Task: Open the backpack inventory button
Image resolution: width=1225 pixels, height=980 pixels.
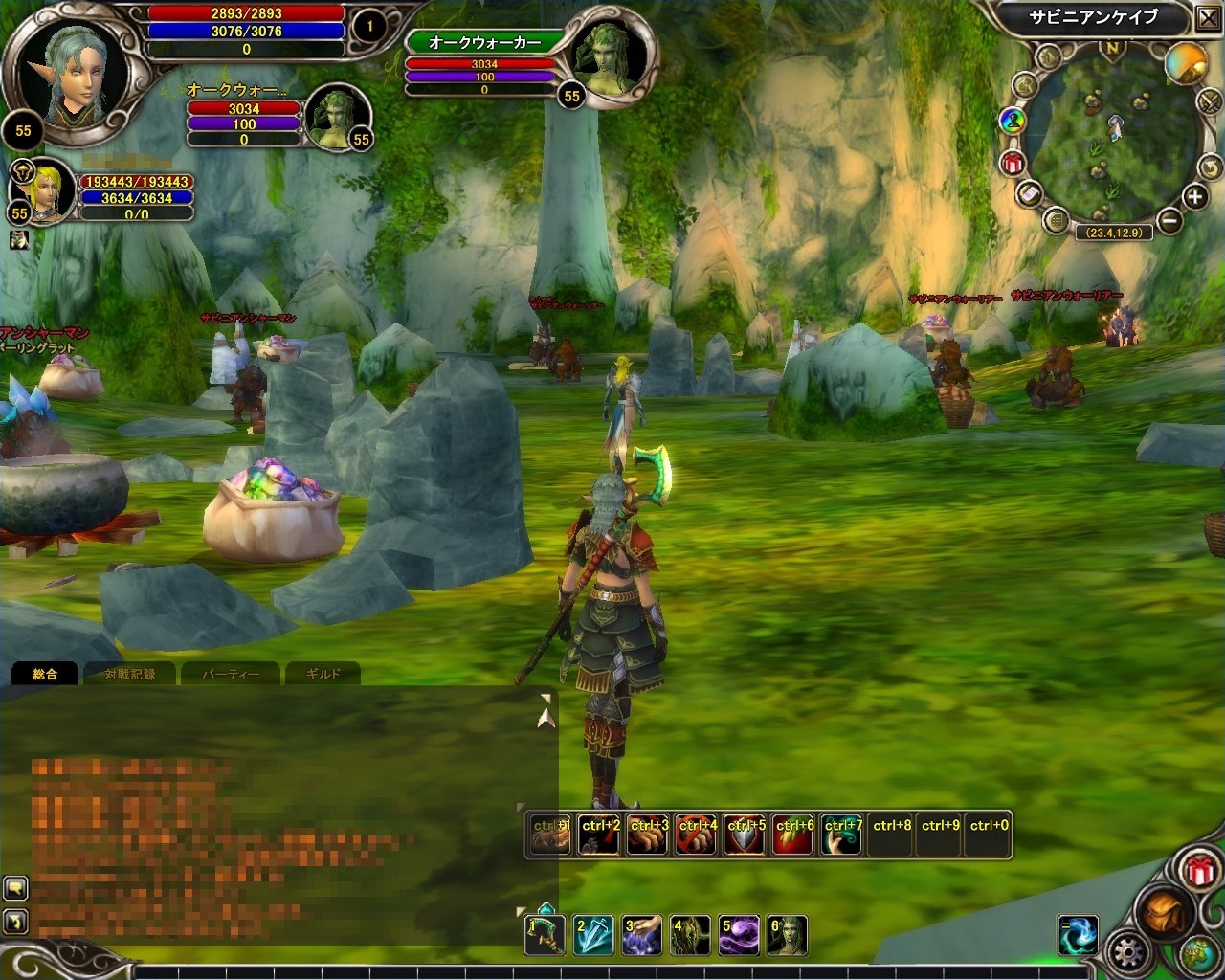Action: tap(1162, 914)
